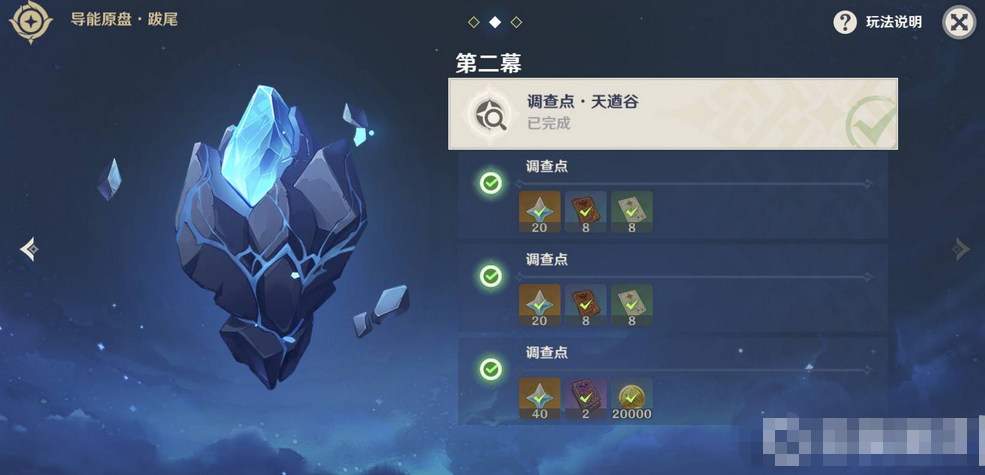Click the 40 Primogem reward icon
985x475 pixels.
tap(539, 397)
